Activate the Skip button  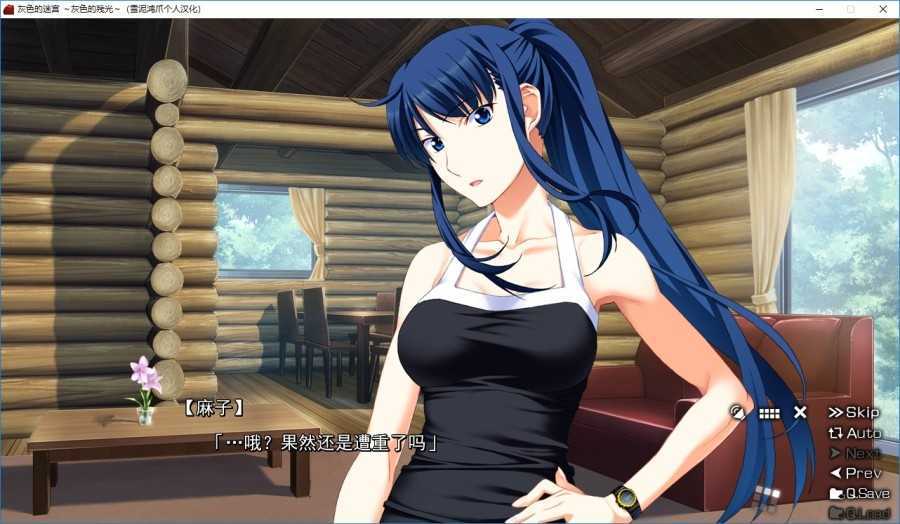(x=854, y=412)
